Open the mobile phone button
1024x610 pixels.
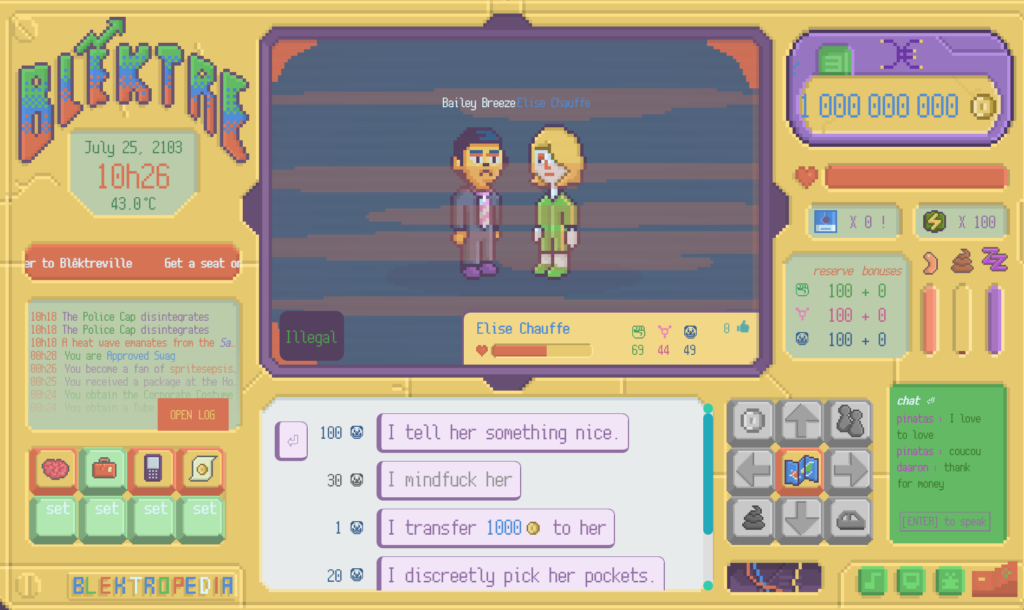point(154,469)
